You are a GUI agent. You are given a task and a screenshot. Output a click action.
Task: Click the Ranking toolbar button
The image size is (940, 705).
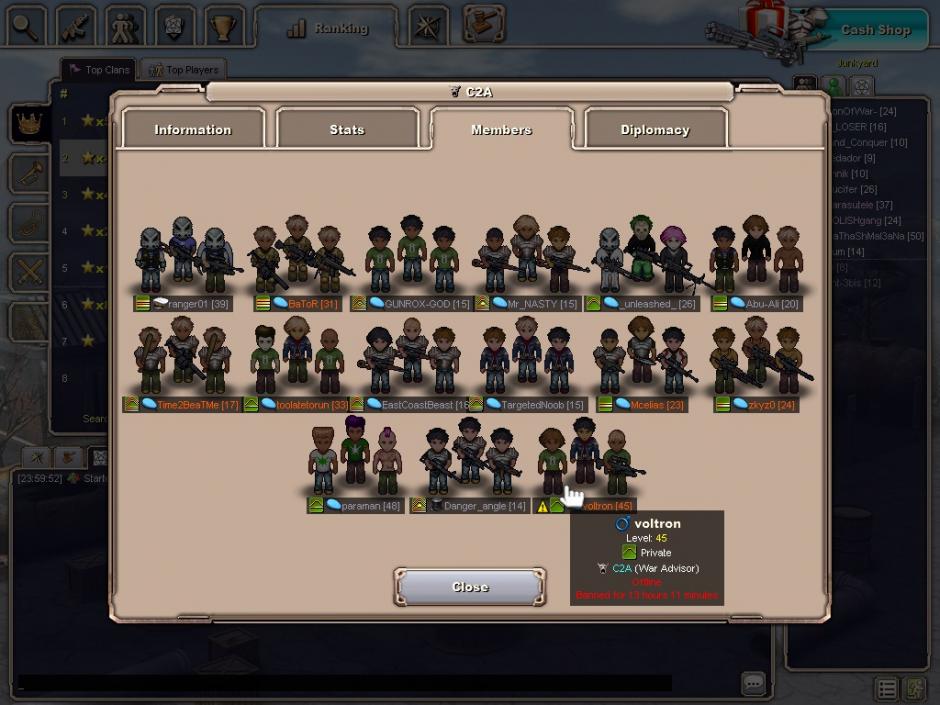[x=326, y=29]
